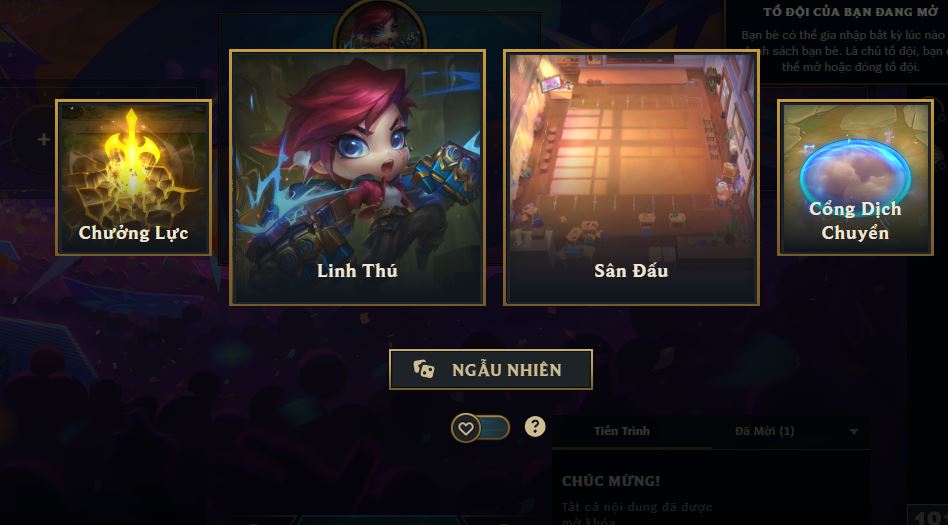Select the Linh Thú card

click(x=357, y=177)
